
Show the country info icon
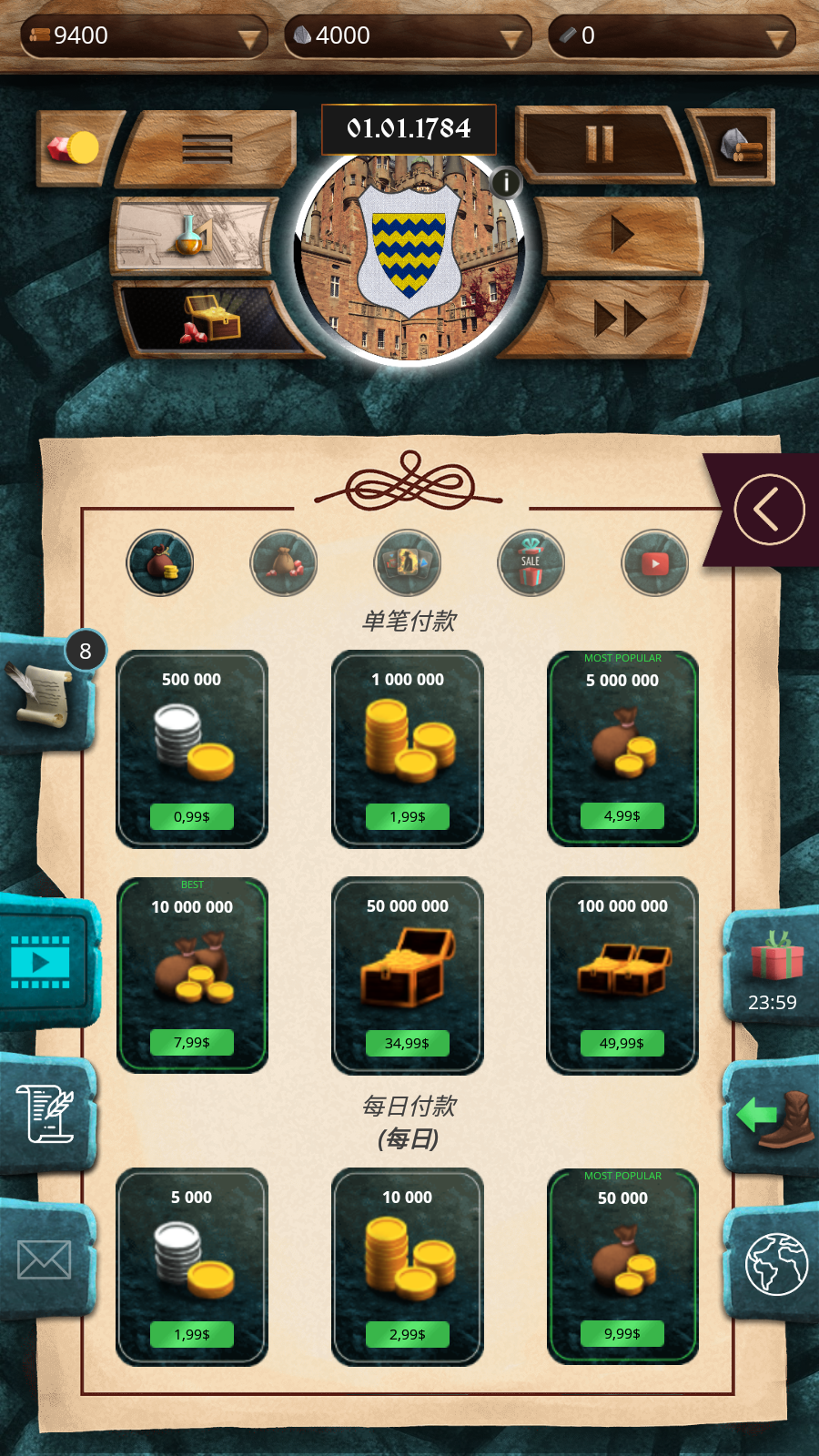tap(507, 182)
